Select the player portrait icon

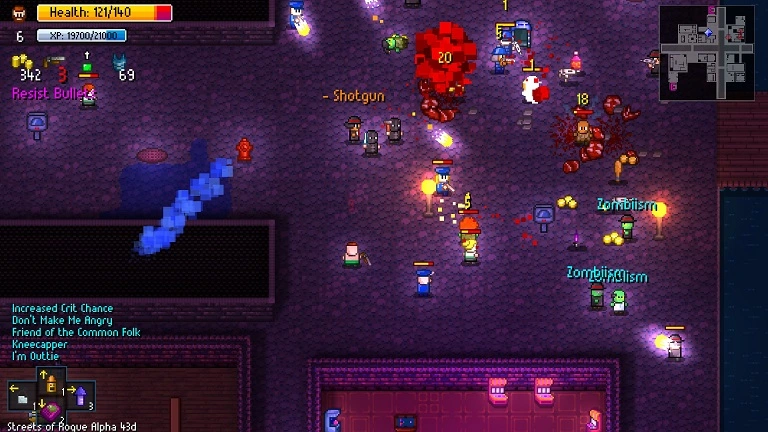18,13
